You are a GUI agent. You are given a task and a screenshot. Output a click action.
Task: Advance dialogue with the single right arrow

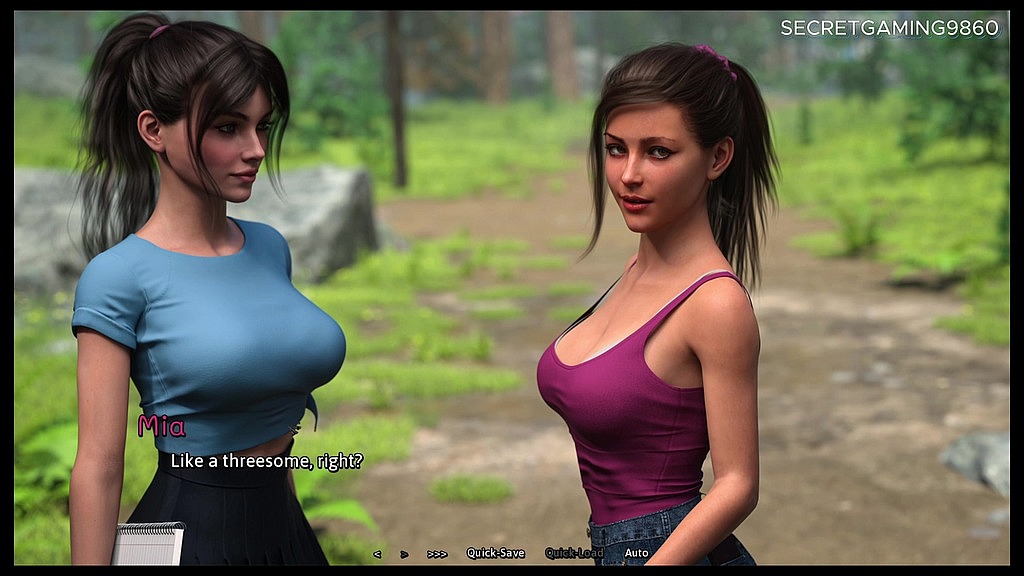[x=404, y=553]
